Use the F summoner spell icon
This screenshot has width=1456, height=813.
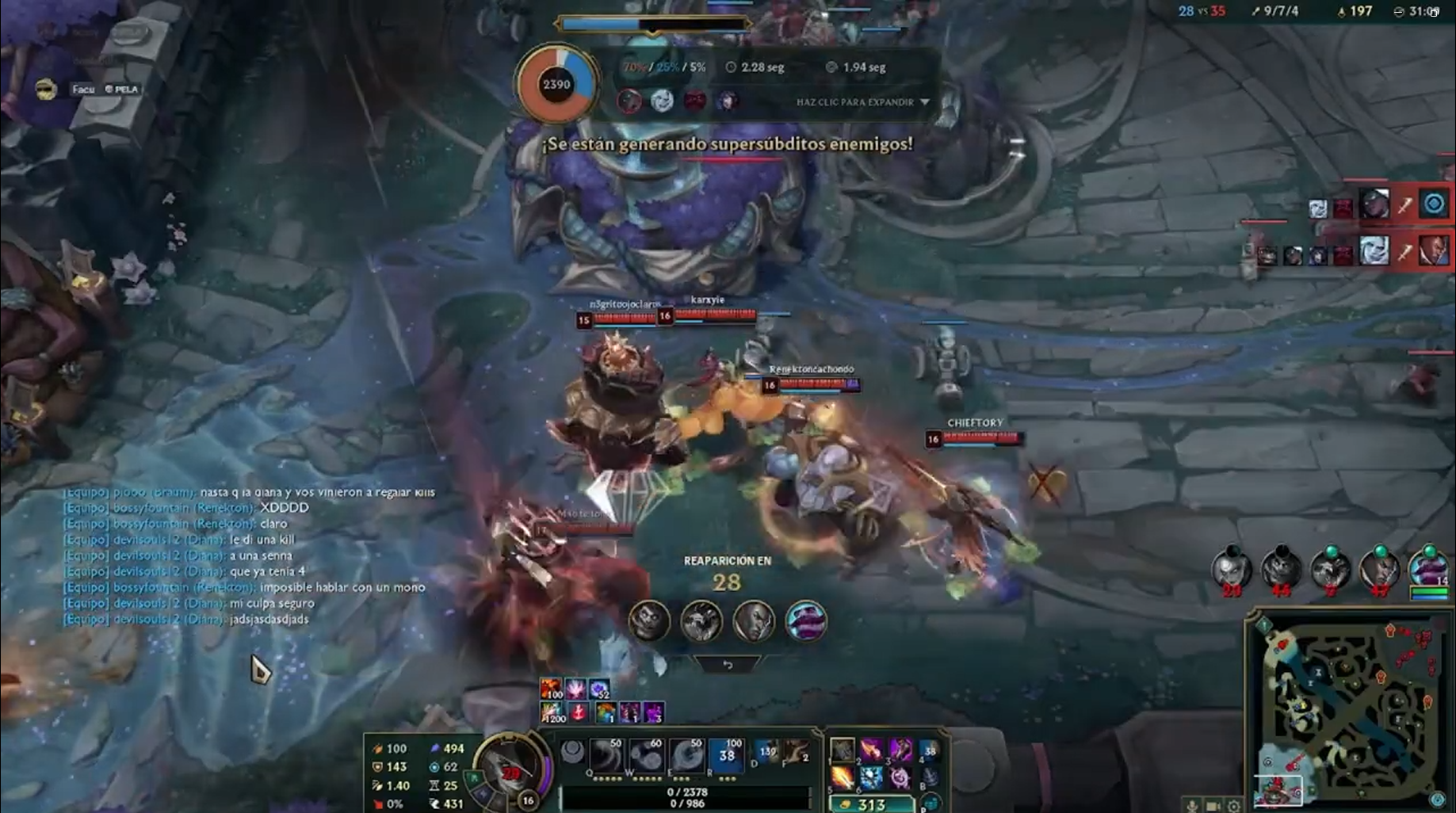796,751
